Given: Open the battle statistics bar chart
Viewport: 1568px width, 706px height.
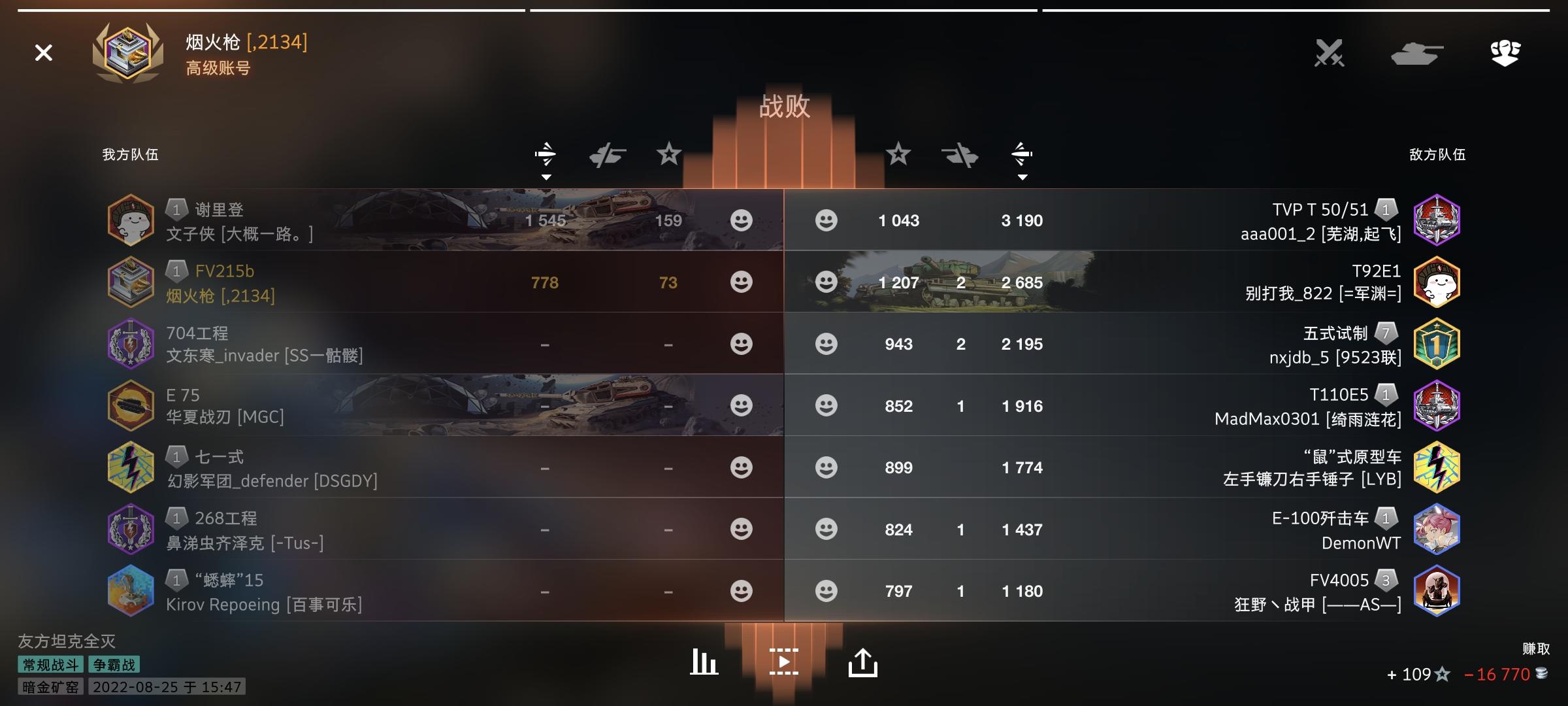Looking at the screenshot, I should tap(704, 661).
